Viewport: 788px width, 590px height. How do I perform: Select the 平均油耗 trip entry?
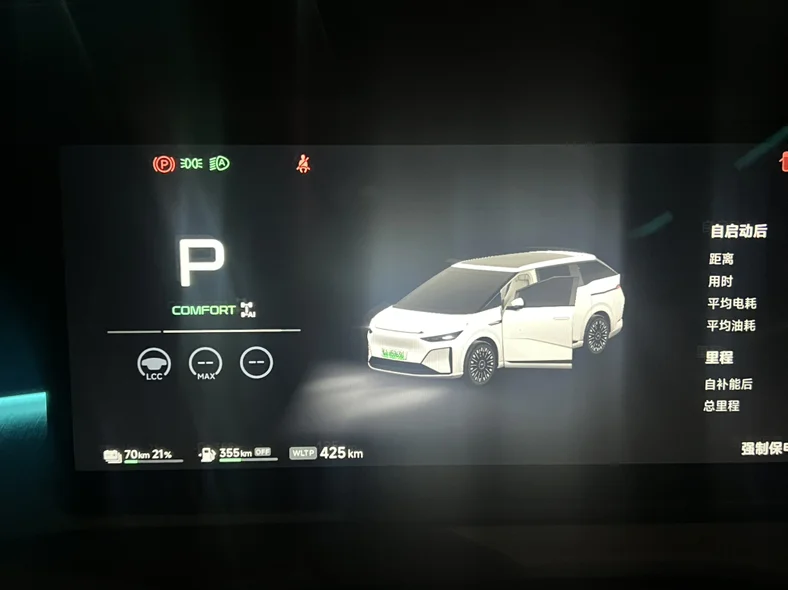[x=731, y=325]
